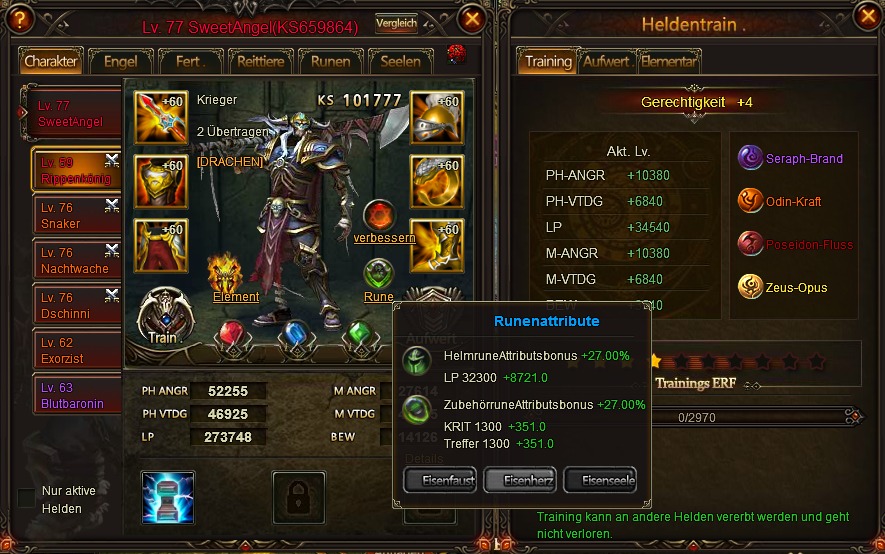Click the Vergleich button

click(x=396, y=23)
